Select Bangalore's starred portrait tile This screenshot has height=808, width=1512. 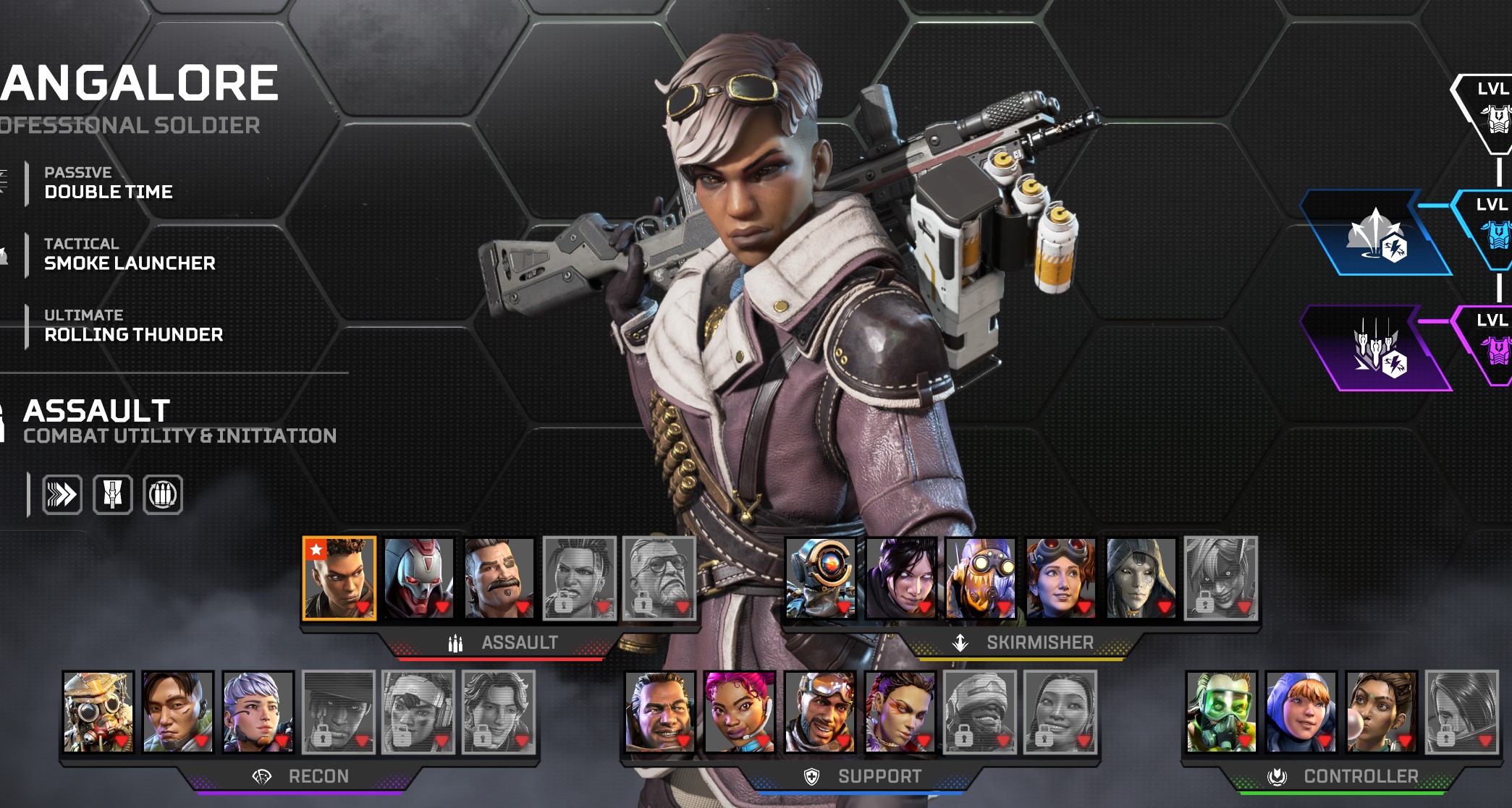pyautogui.click(x=339, y=578)
